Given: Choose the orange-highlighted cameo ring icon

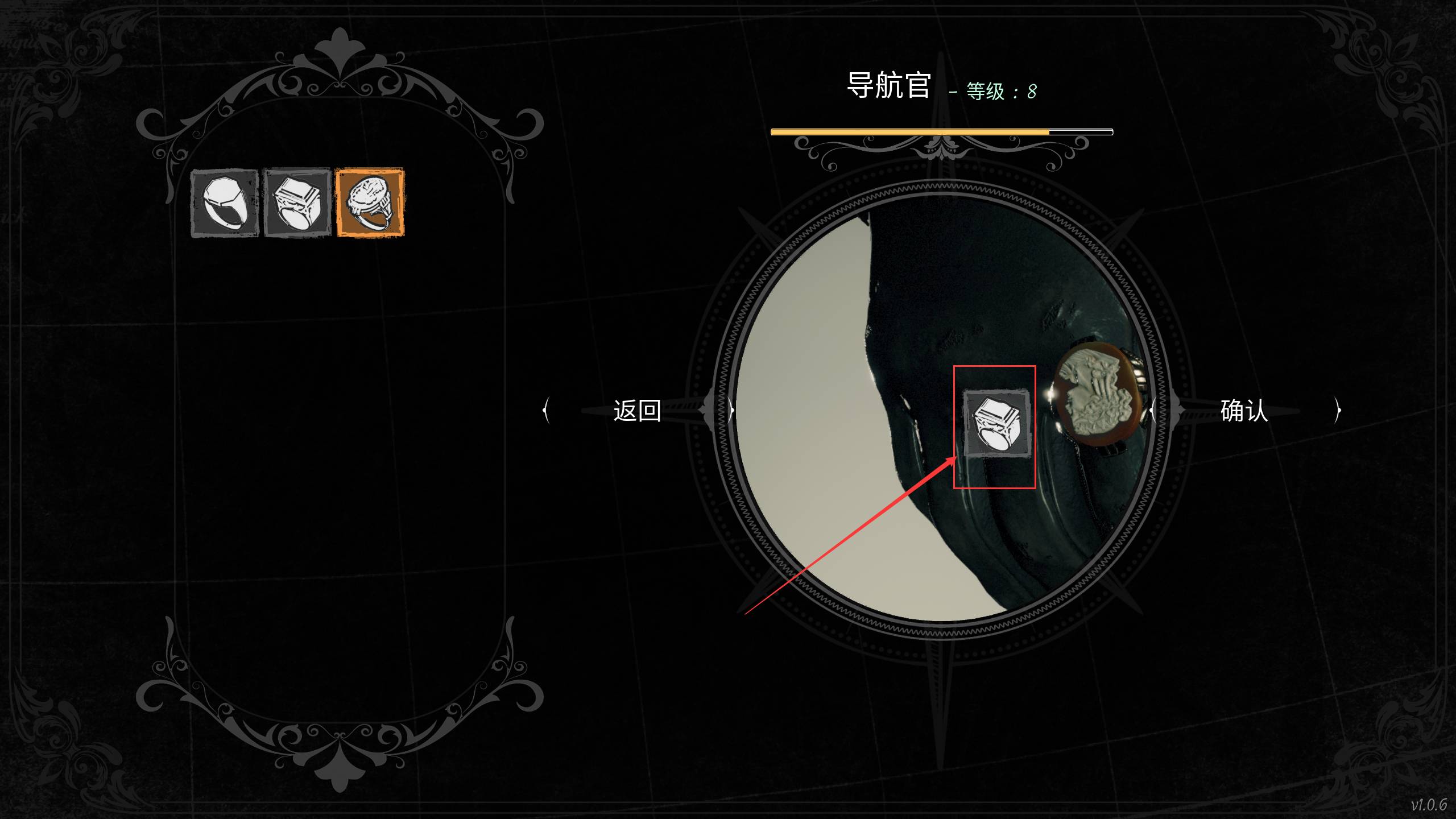Looking at the screenshot, I should click(370, 202).
